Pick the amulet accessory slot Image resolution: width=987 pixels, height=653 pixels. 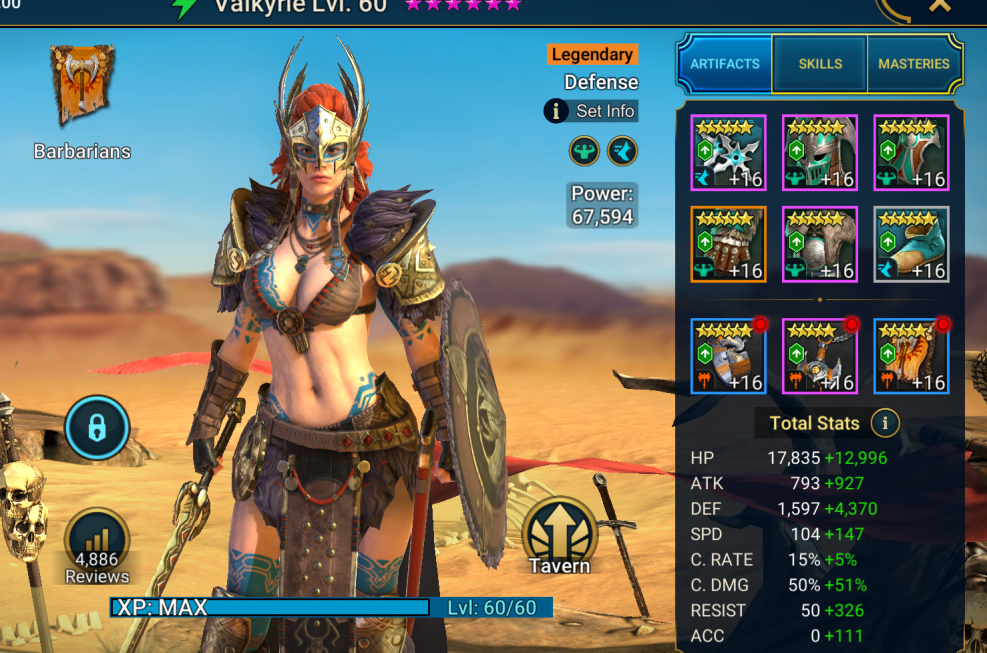point(820,357)
